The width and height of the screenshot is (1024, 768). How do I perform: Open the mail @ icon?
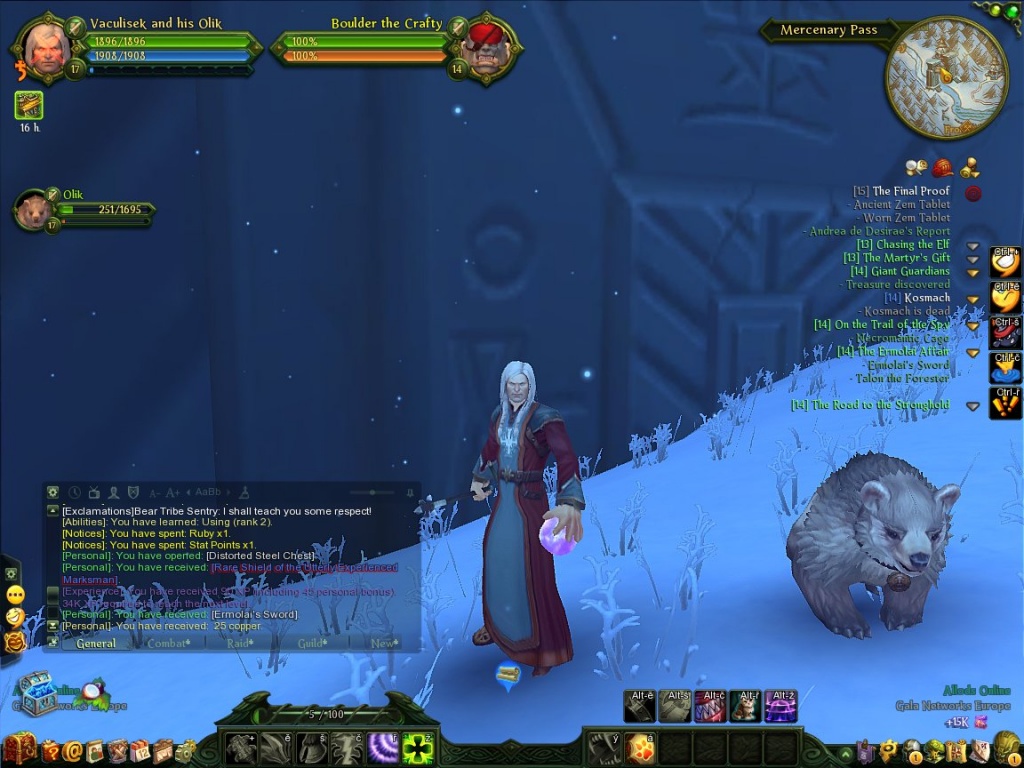click(x=72, y=749)
